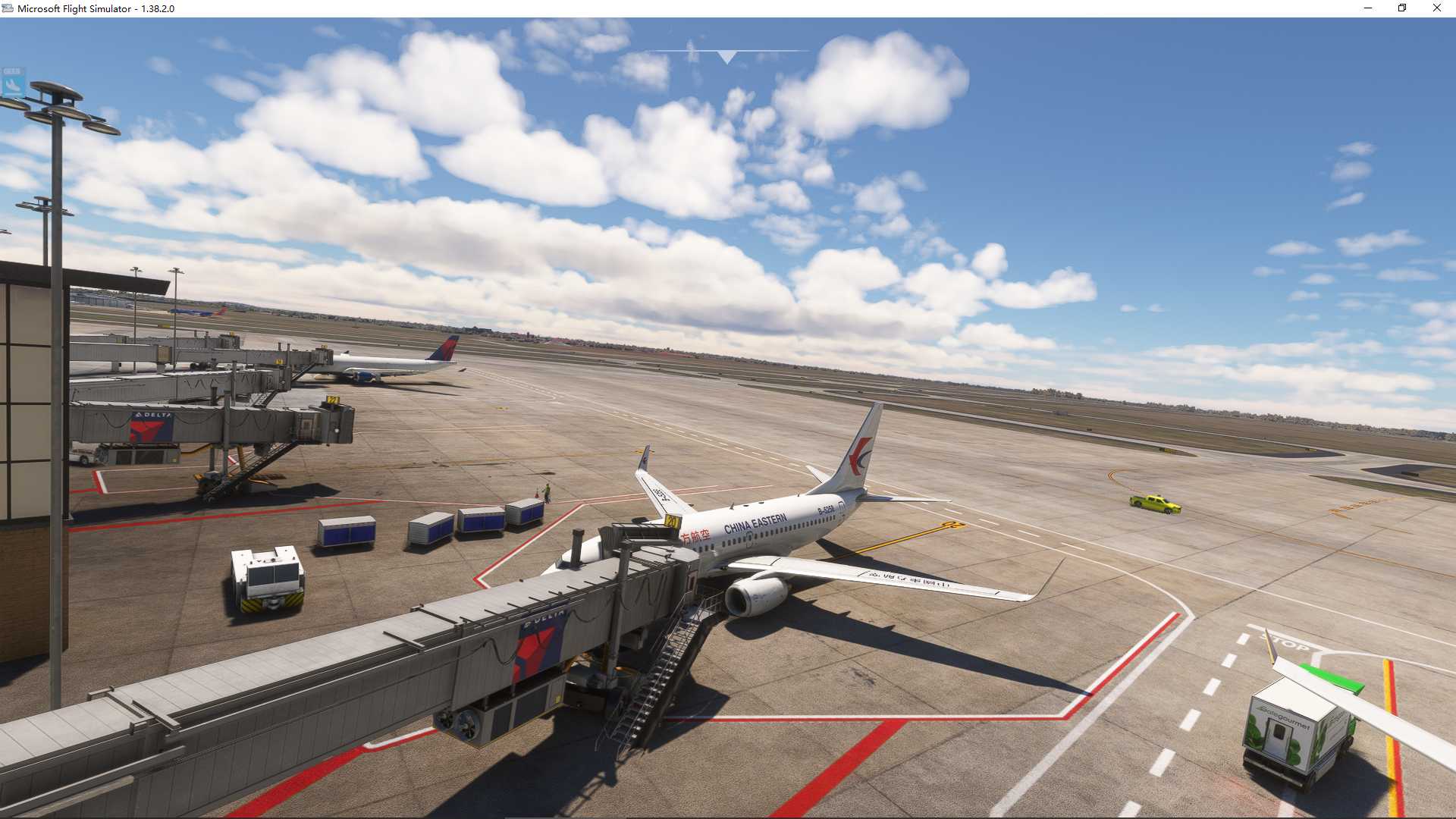This screenshot has height=819, width=1456.
Task: Click the gate 21 sign on the jet bridge
Action: (x=333, y=400)
